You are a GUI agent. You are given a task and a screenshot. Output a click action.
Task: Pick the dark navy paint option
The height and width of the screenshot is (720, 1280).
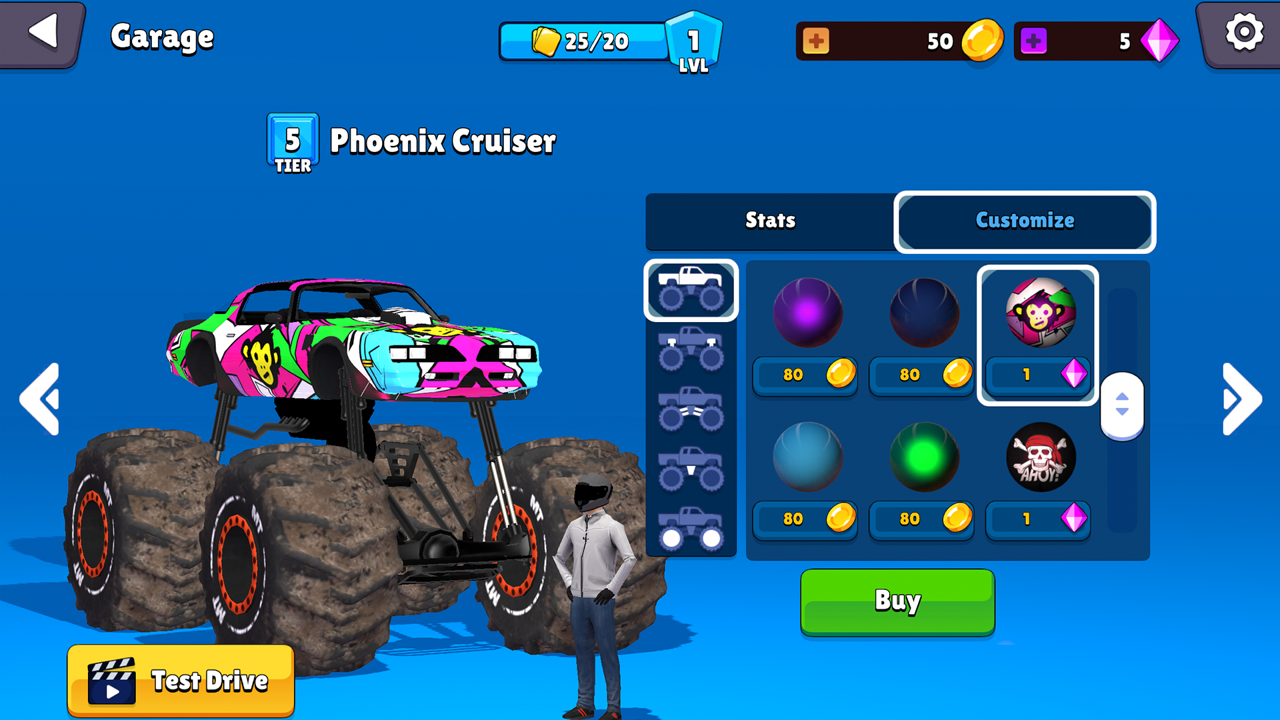tap(922, 313)
